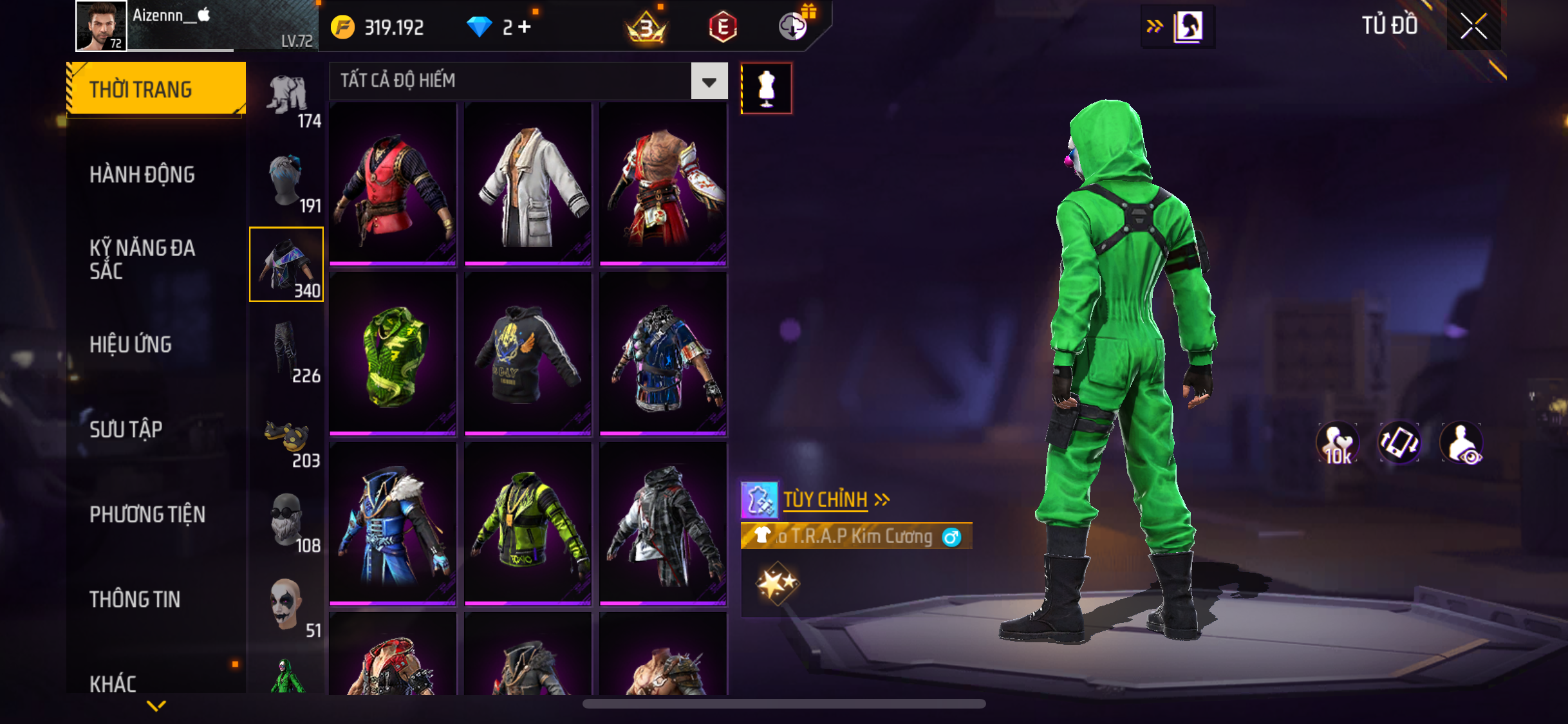Go to the Phương Tiện tab
Screen dimensions: 1568x724
tap(147, 514)
